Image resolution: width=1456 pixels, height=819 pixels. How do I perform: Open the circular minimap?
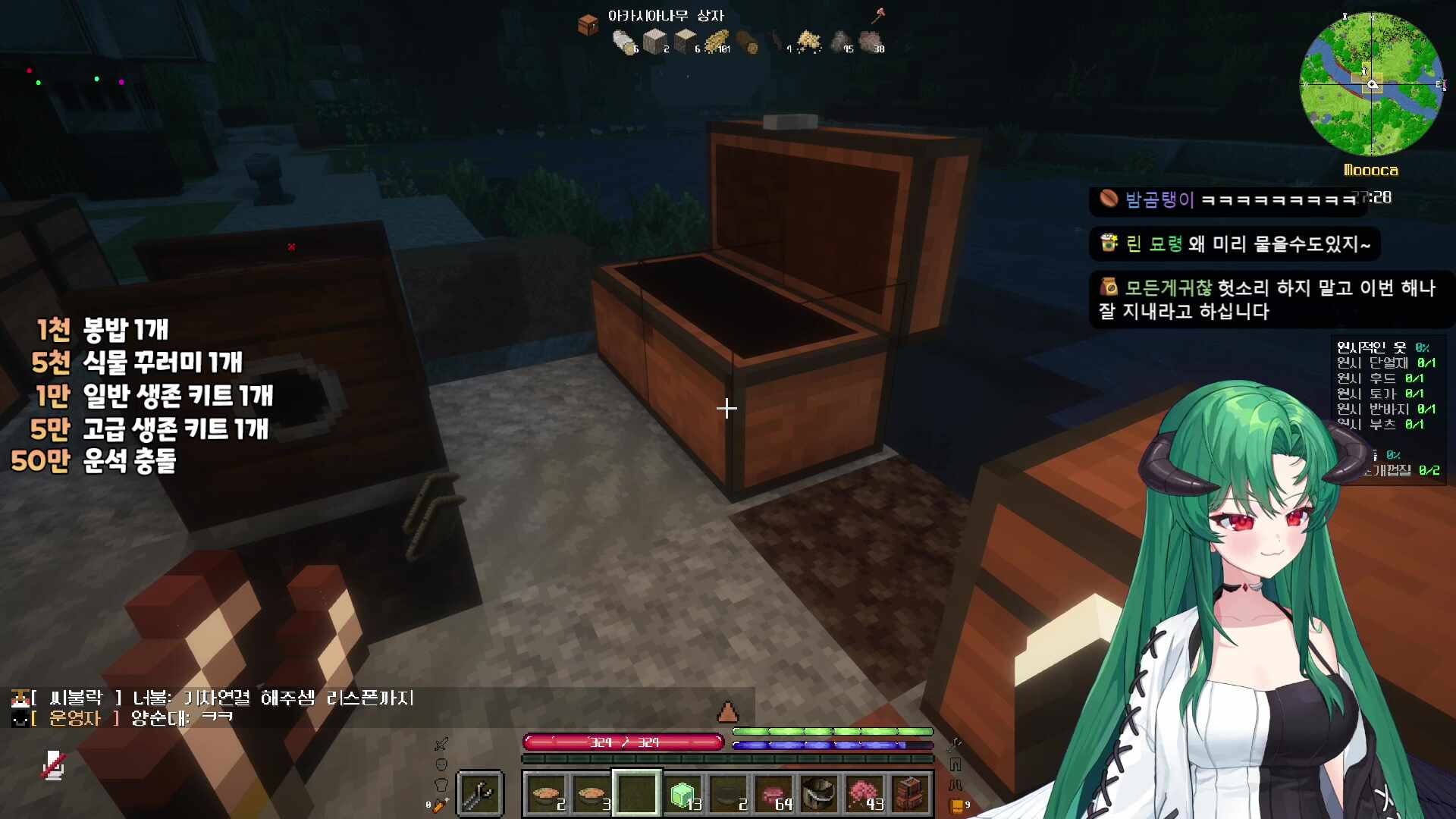1371,83
